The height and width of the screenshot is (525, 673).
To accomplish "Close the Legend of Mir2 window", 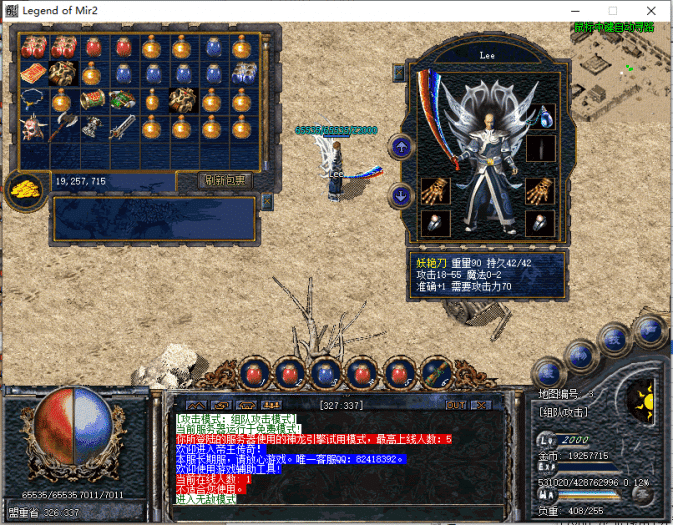I will pos(650,10).
